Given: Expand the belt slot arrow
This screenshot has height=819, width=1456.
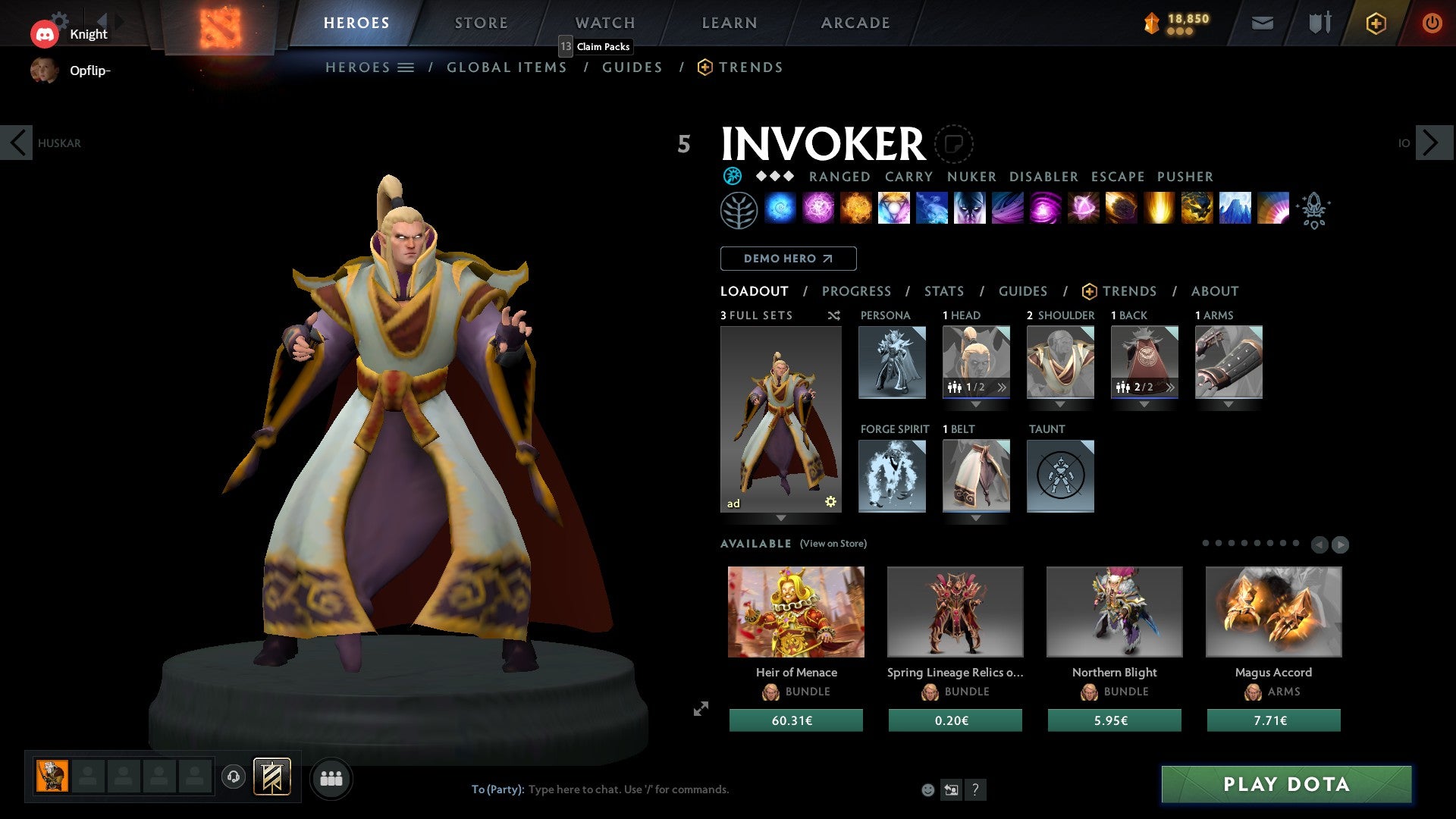Looking at the screenshot, I should [977, 519].
